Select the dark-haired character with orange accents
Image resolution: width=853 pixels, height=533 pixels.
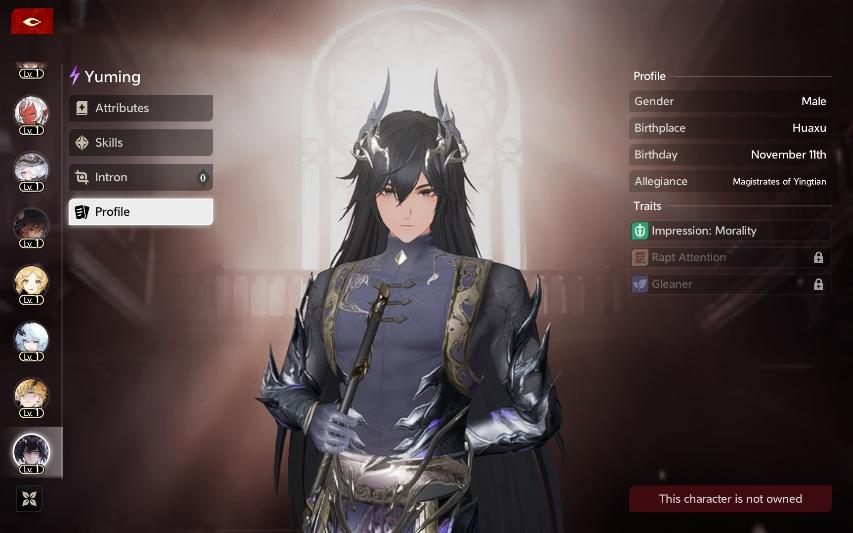(x=31, y=225)
